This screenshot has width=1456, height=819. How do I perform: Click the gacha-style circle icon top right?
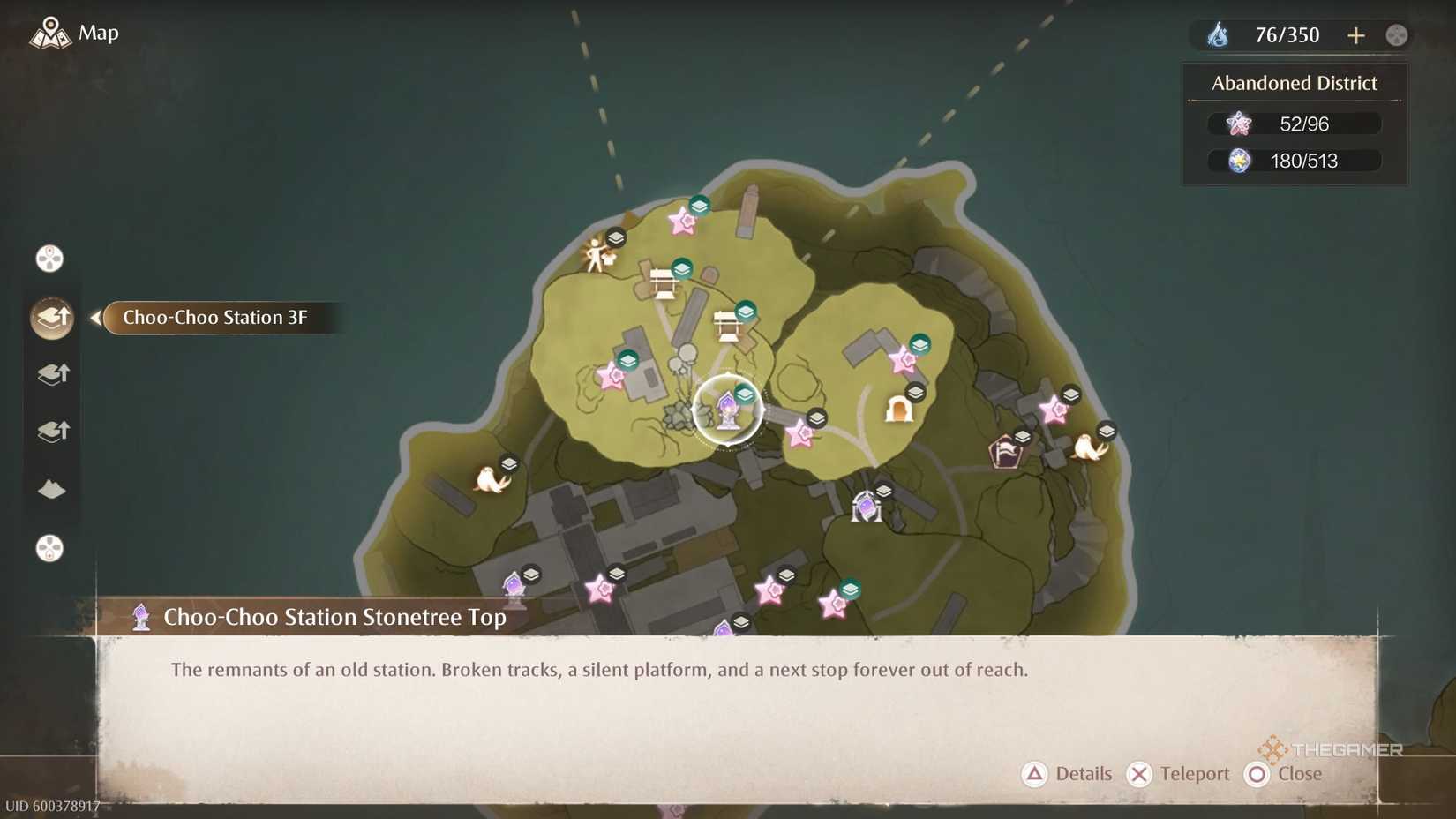1395,34
